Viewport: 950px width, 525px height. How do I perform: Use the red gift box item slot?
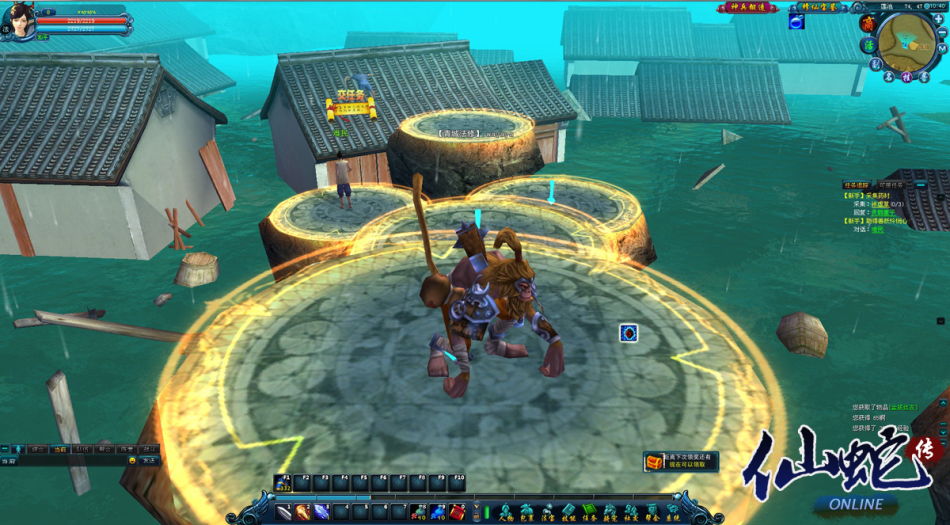[456, 512]
